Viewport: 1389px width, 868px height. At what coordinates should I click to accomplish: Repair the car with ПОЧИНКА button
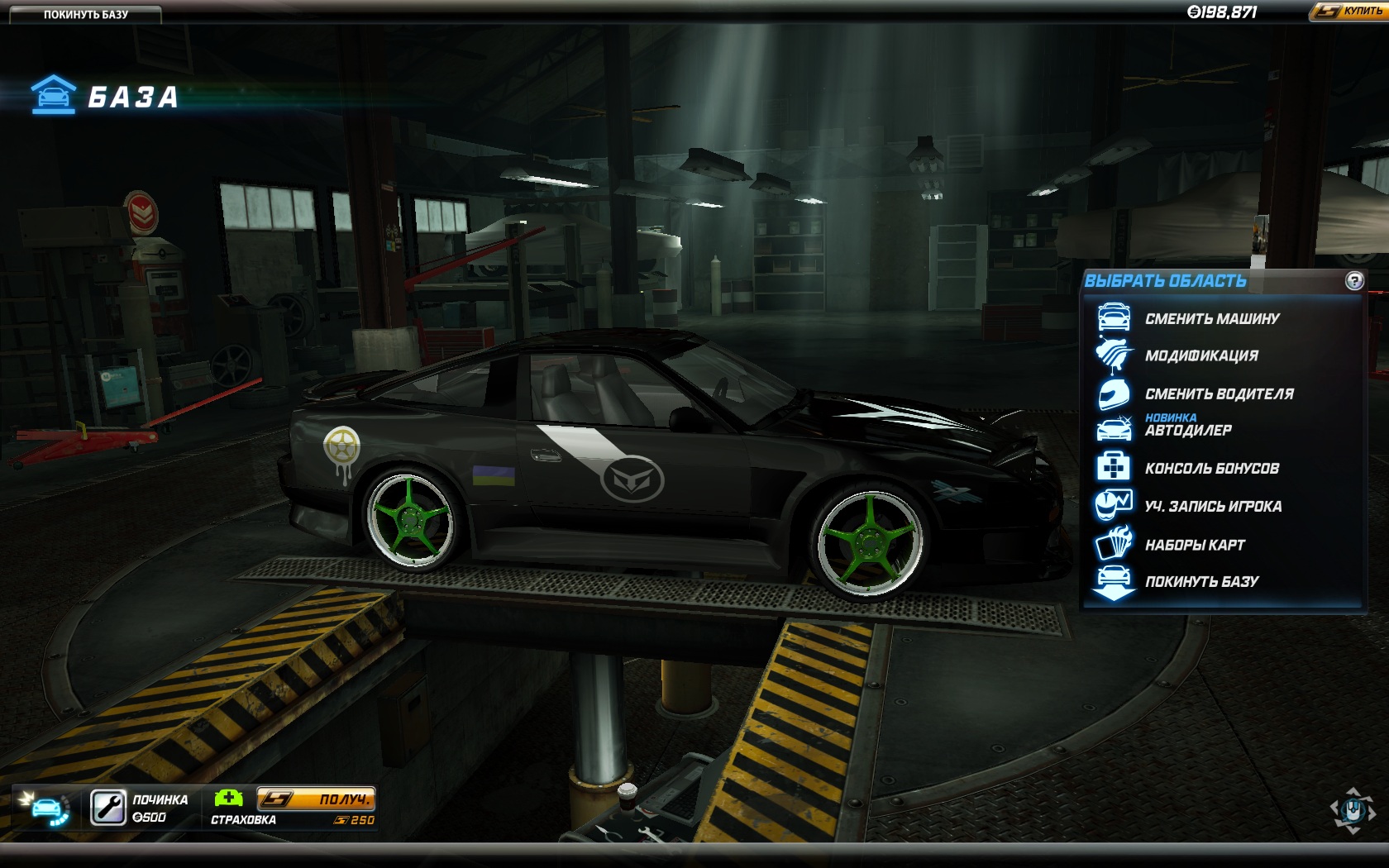point(109,808)
